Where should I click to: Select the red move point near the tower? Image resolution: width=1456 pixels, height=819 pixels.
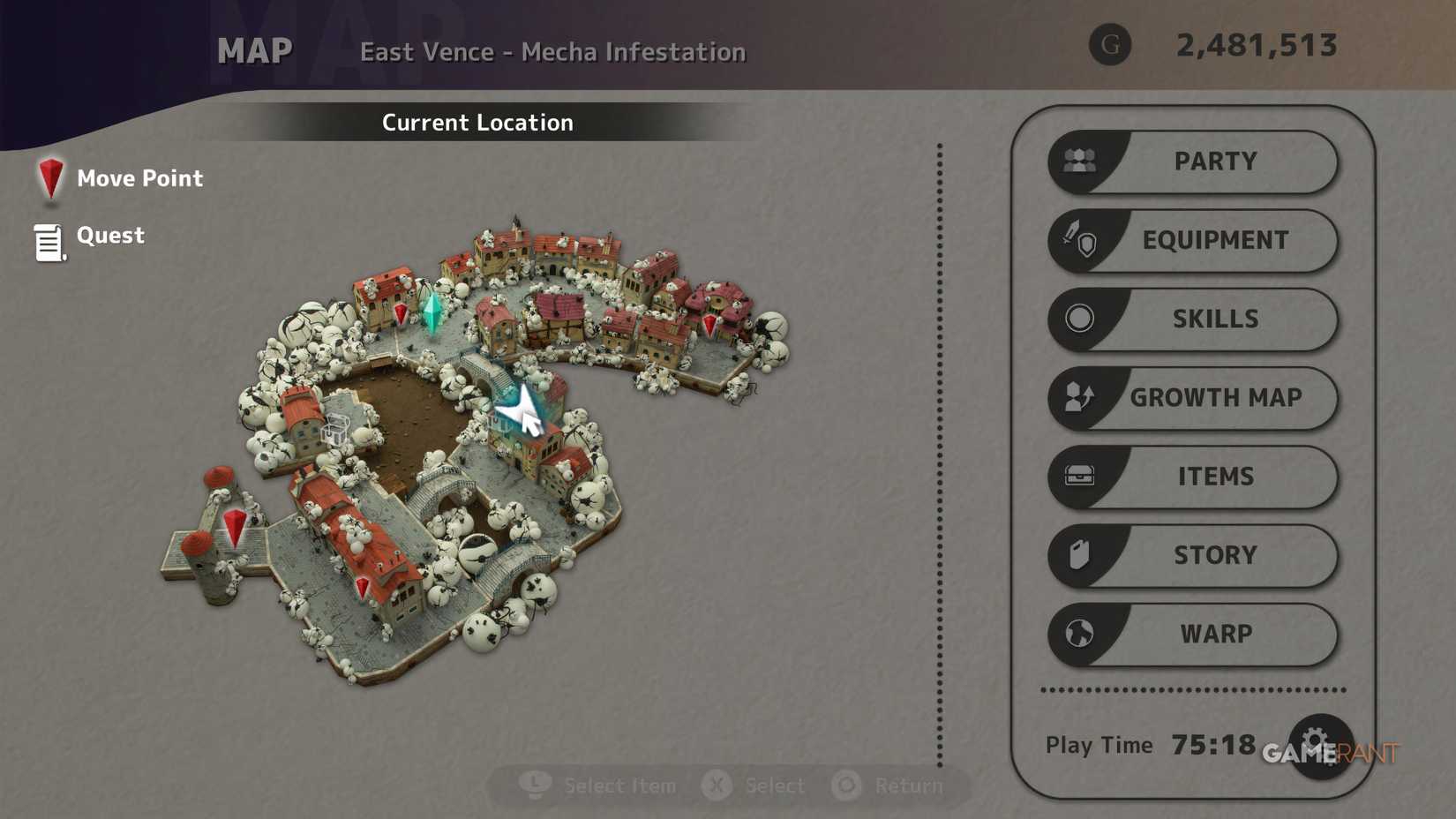point(235,529)
